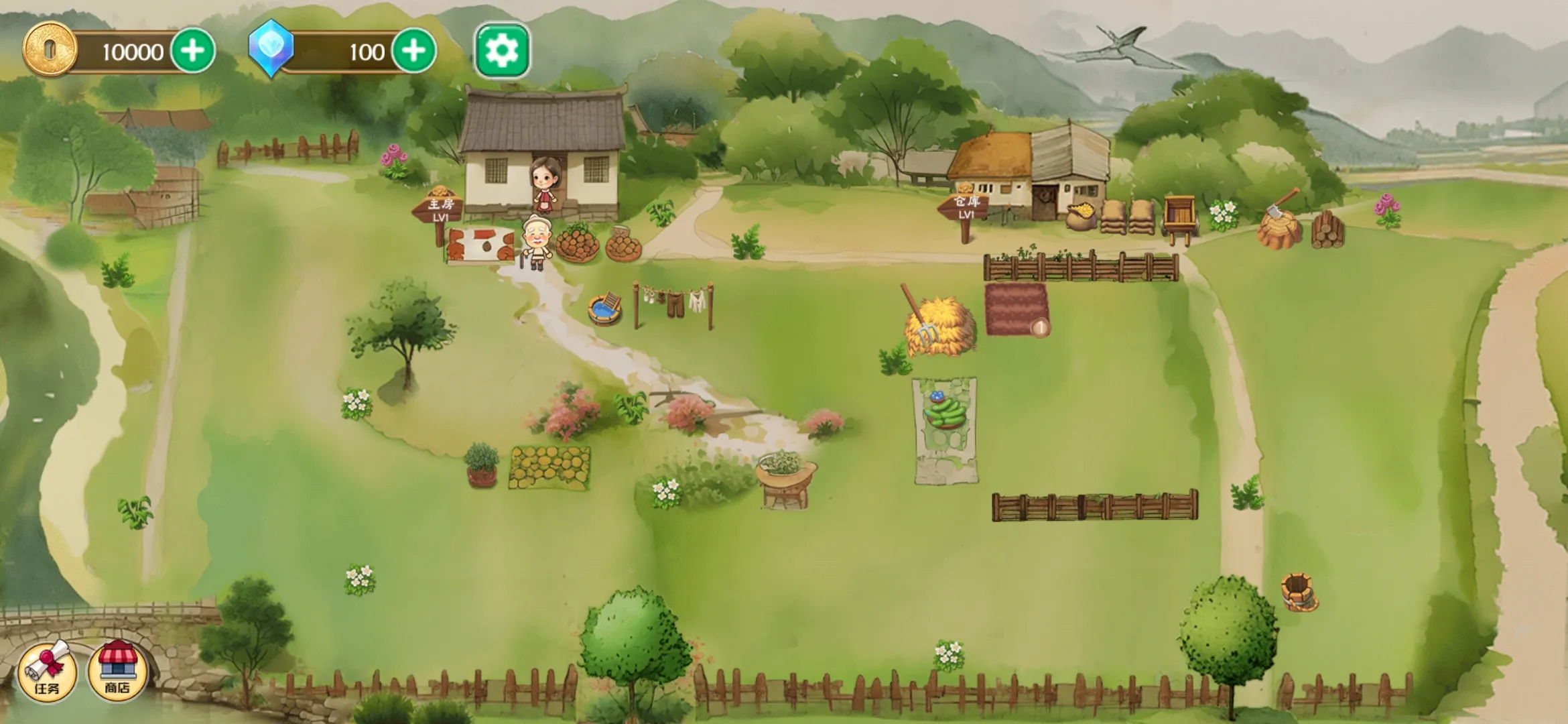
Task: Select the 主房 LV1 signpost
Action: click(440, 208)
